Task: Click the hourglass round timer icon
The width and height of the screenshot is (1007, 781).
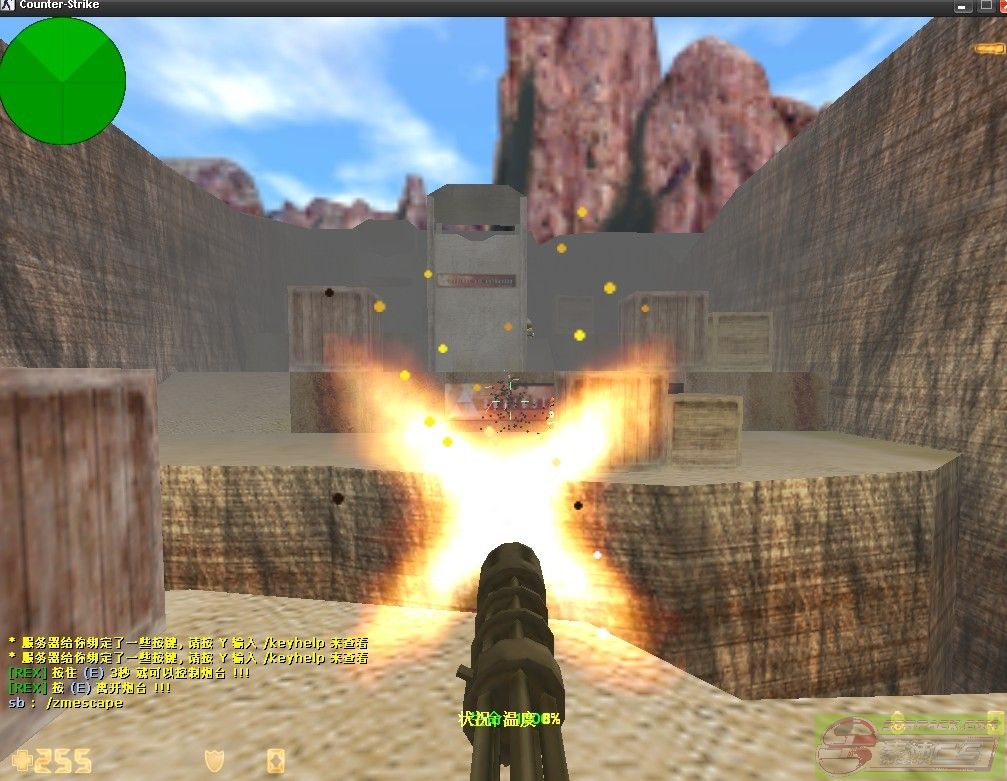Action: pos(274,762)
